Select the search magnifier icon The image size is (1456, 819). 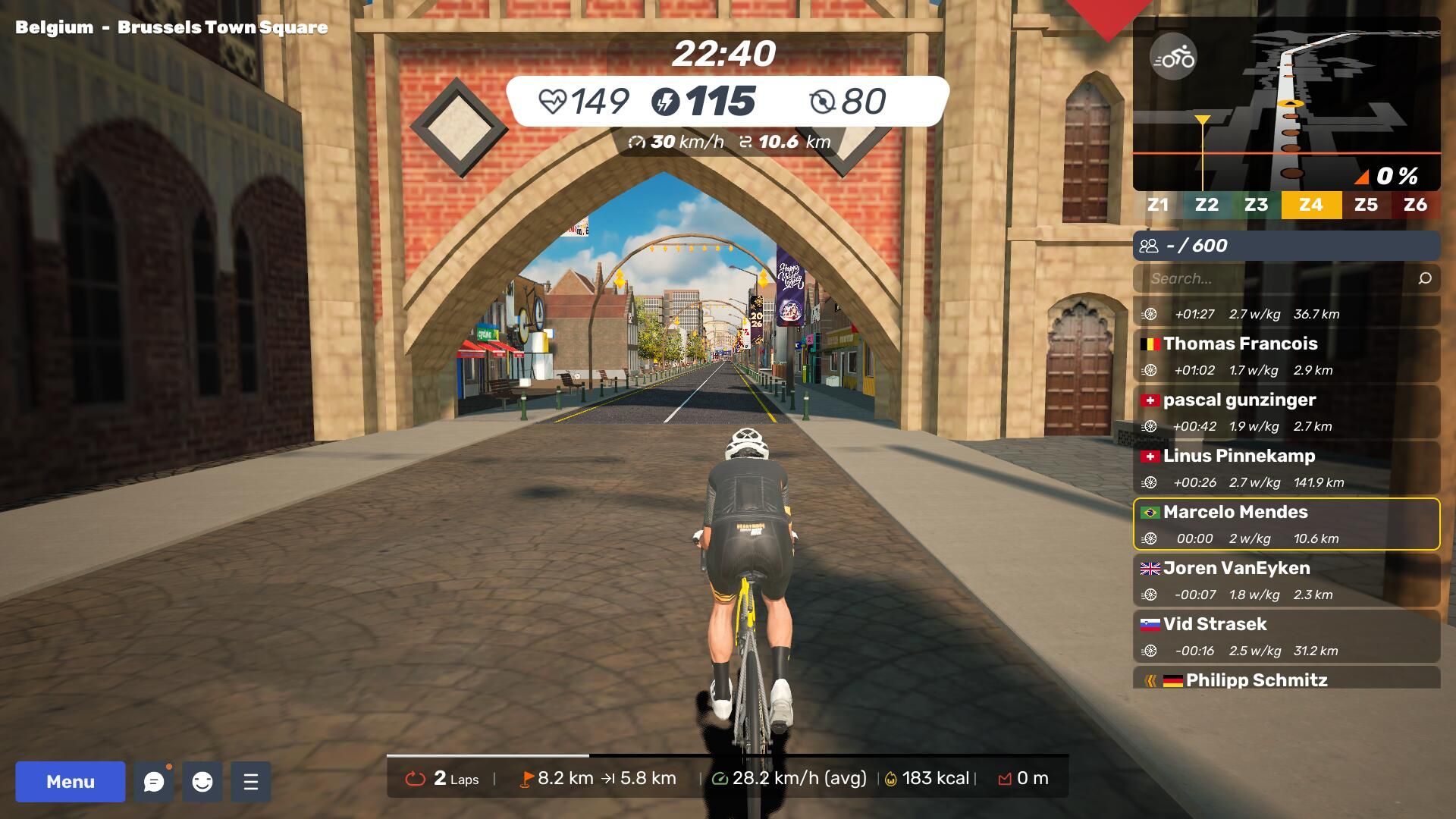tap(1425, 278)
